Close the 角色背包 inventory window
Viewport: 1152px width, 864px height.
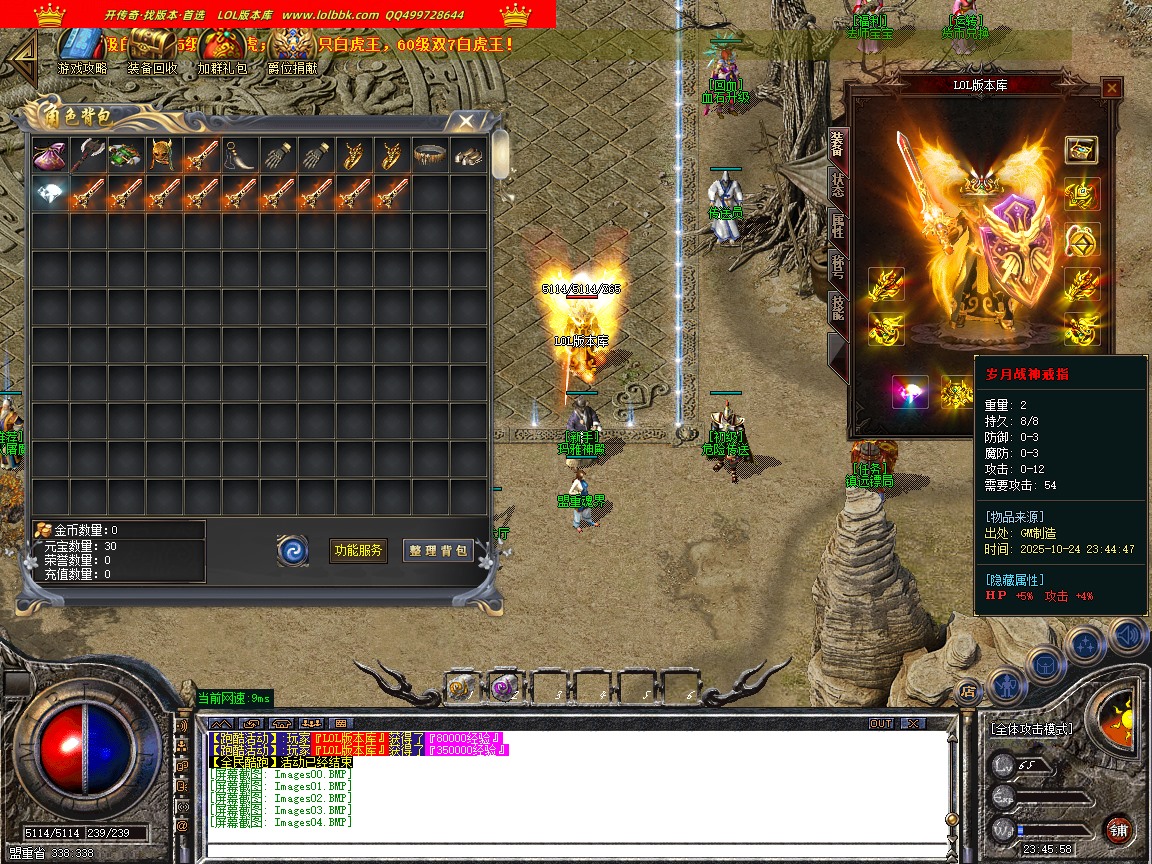tap(466, 121)
